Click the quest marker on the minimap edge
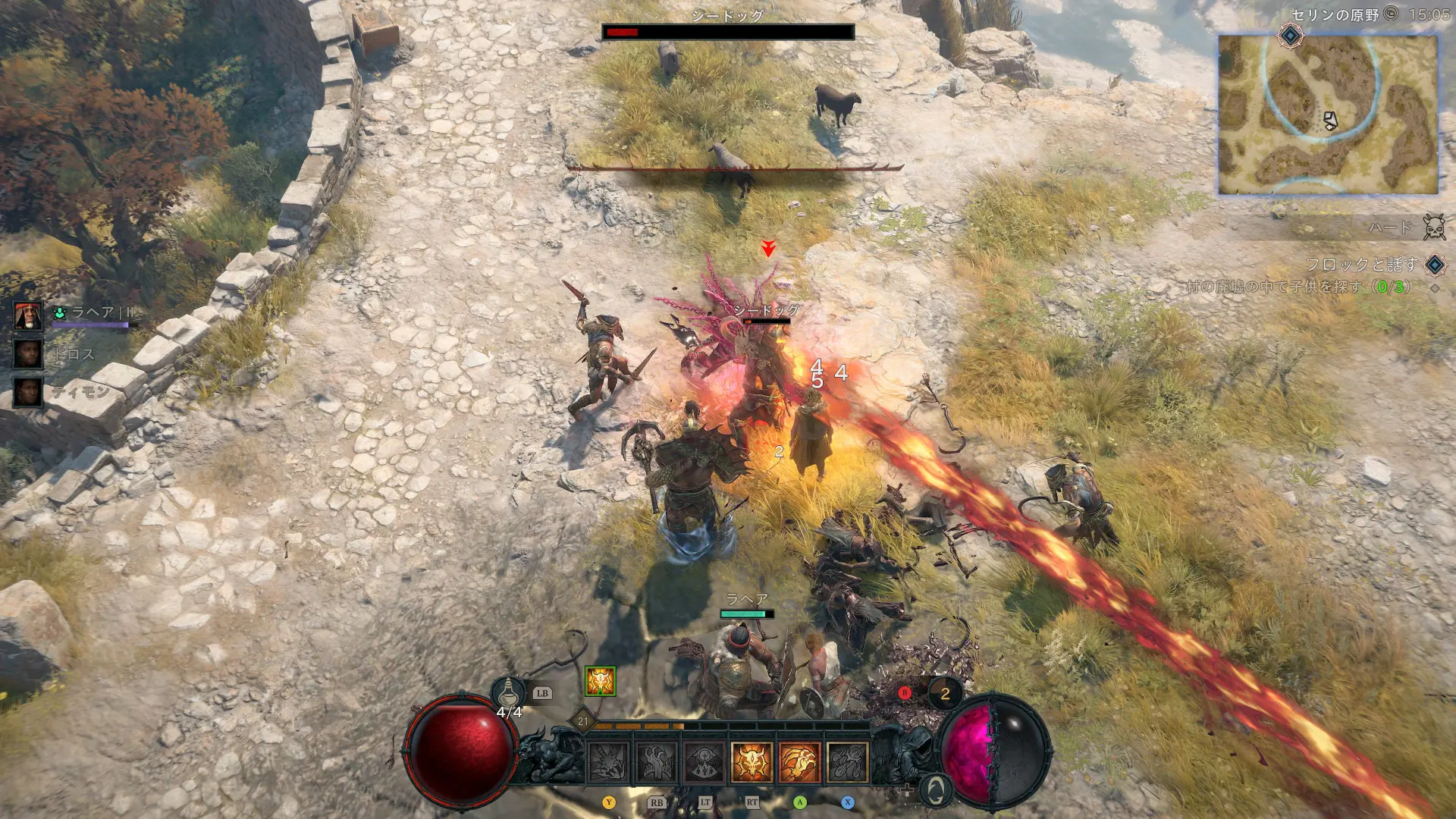Viewport: 1456px width, 819px height. pos(1290,35)
